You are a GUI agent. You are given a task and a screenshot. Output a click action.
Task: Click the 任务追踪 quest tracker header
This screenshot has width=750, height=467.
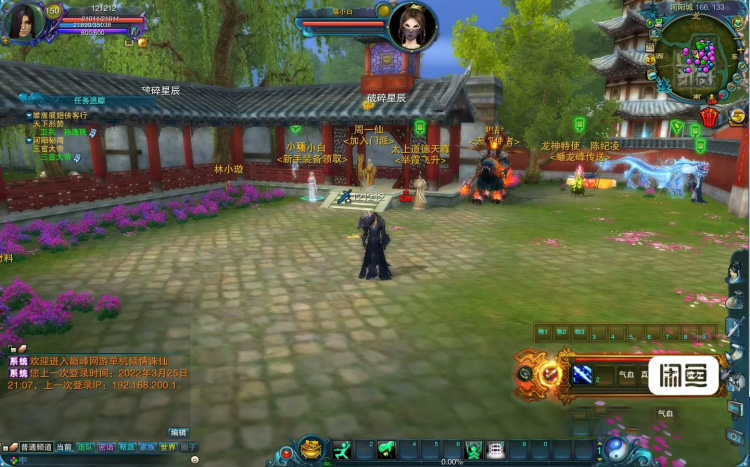[88, 100]
